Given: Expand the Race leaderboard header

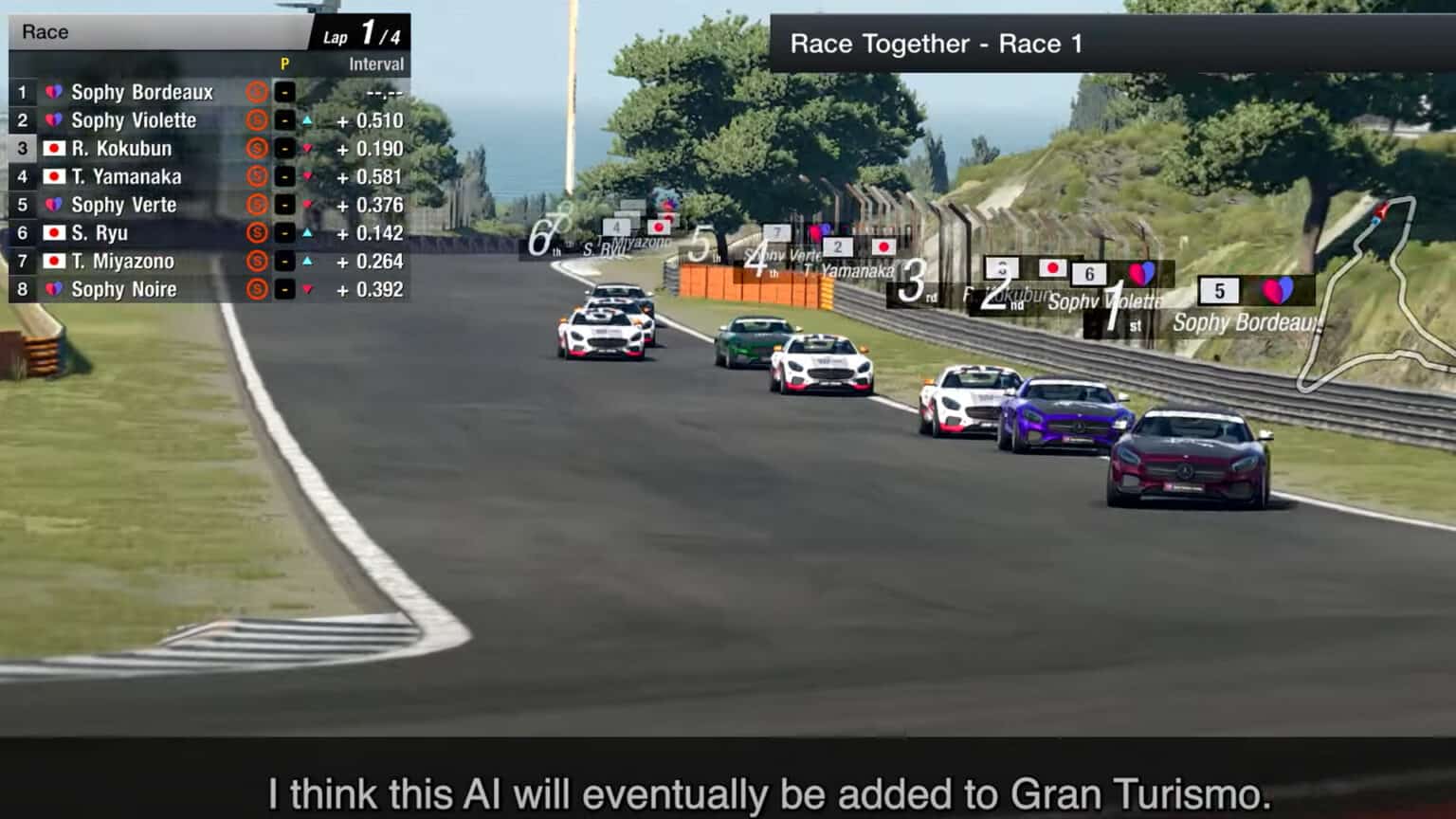Looking at the screenshot, I should pyautogui.click(x=161, y=31).
